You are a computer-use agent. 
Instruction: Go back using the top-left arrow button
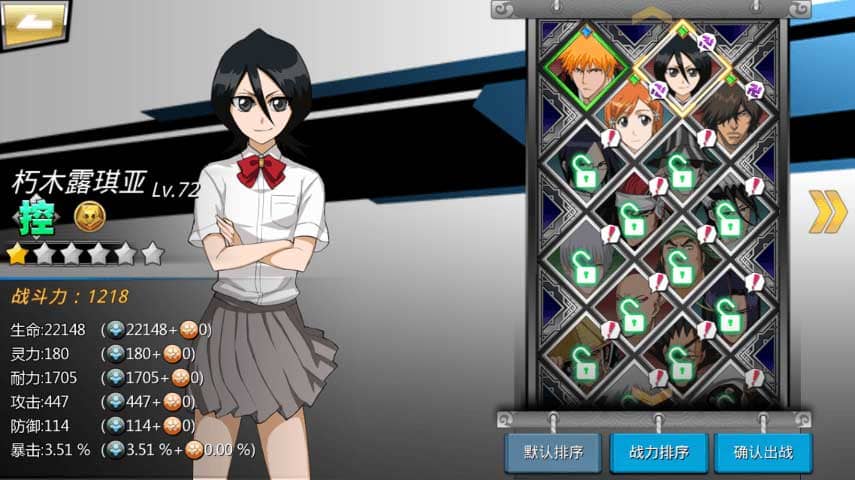pyautogui.click(x=34, y=24)
